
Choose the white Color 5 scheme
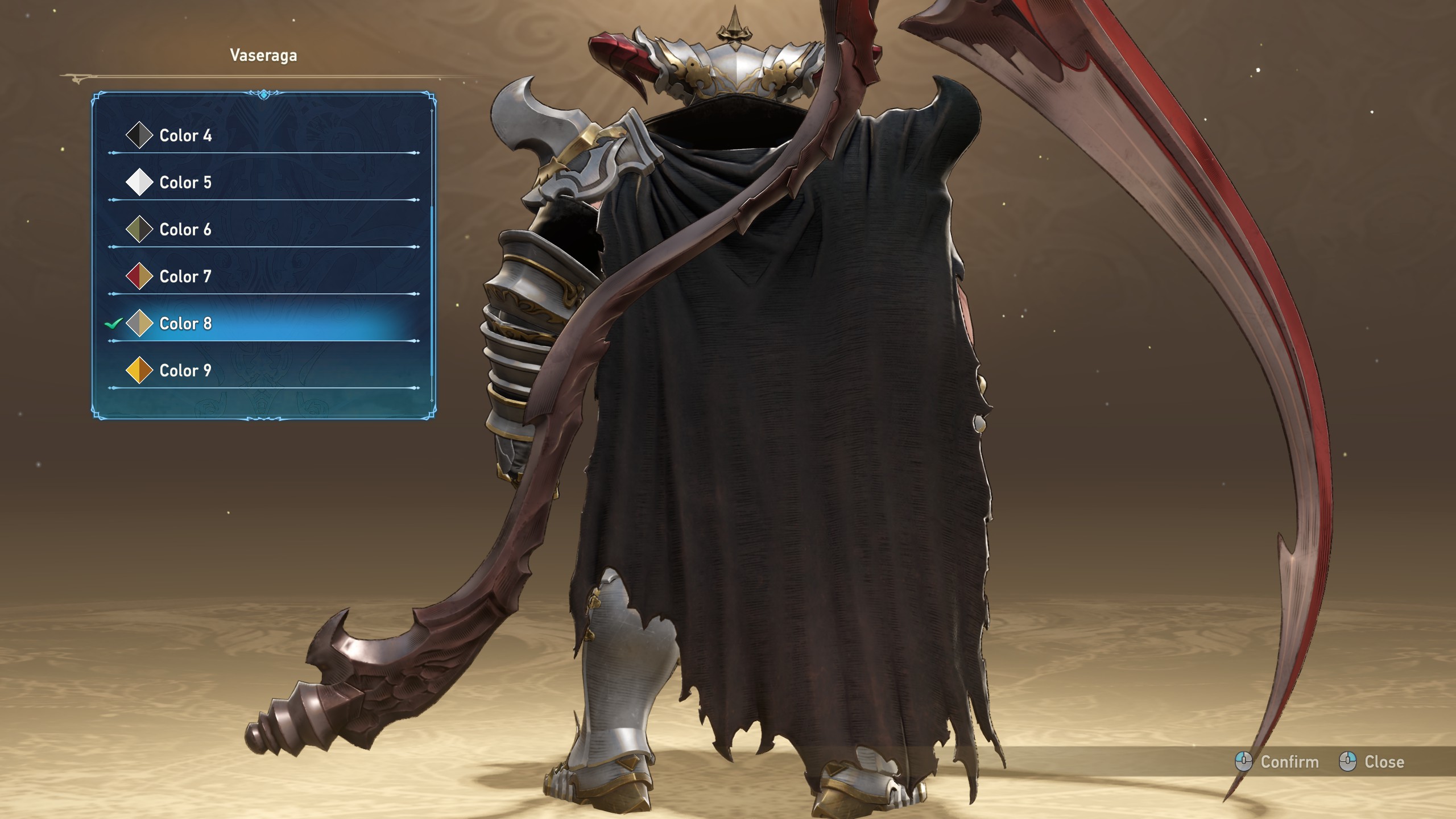click(185, 183)
